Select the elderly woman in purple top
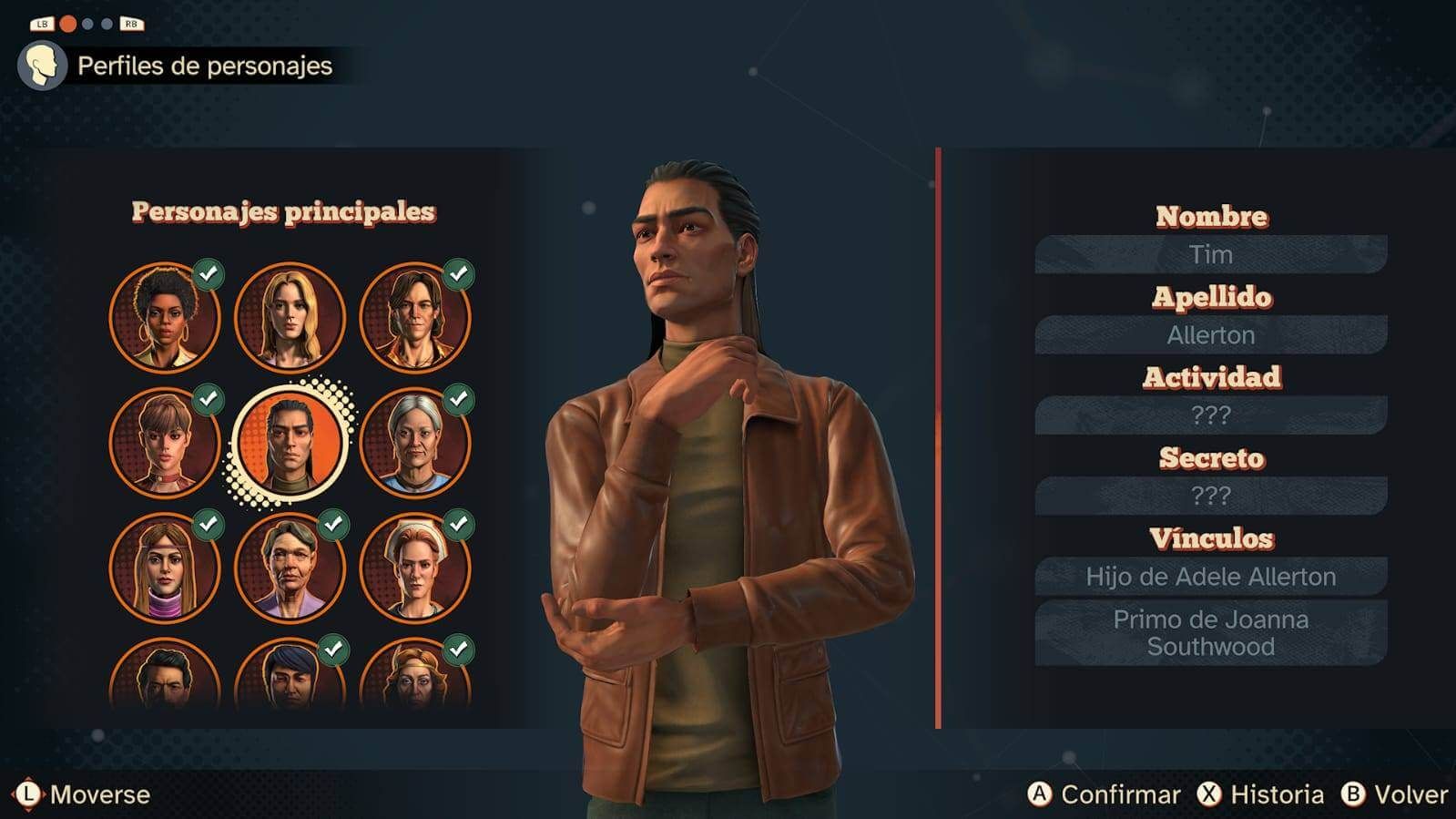 [x=290, y=568]
